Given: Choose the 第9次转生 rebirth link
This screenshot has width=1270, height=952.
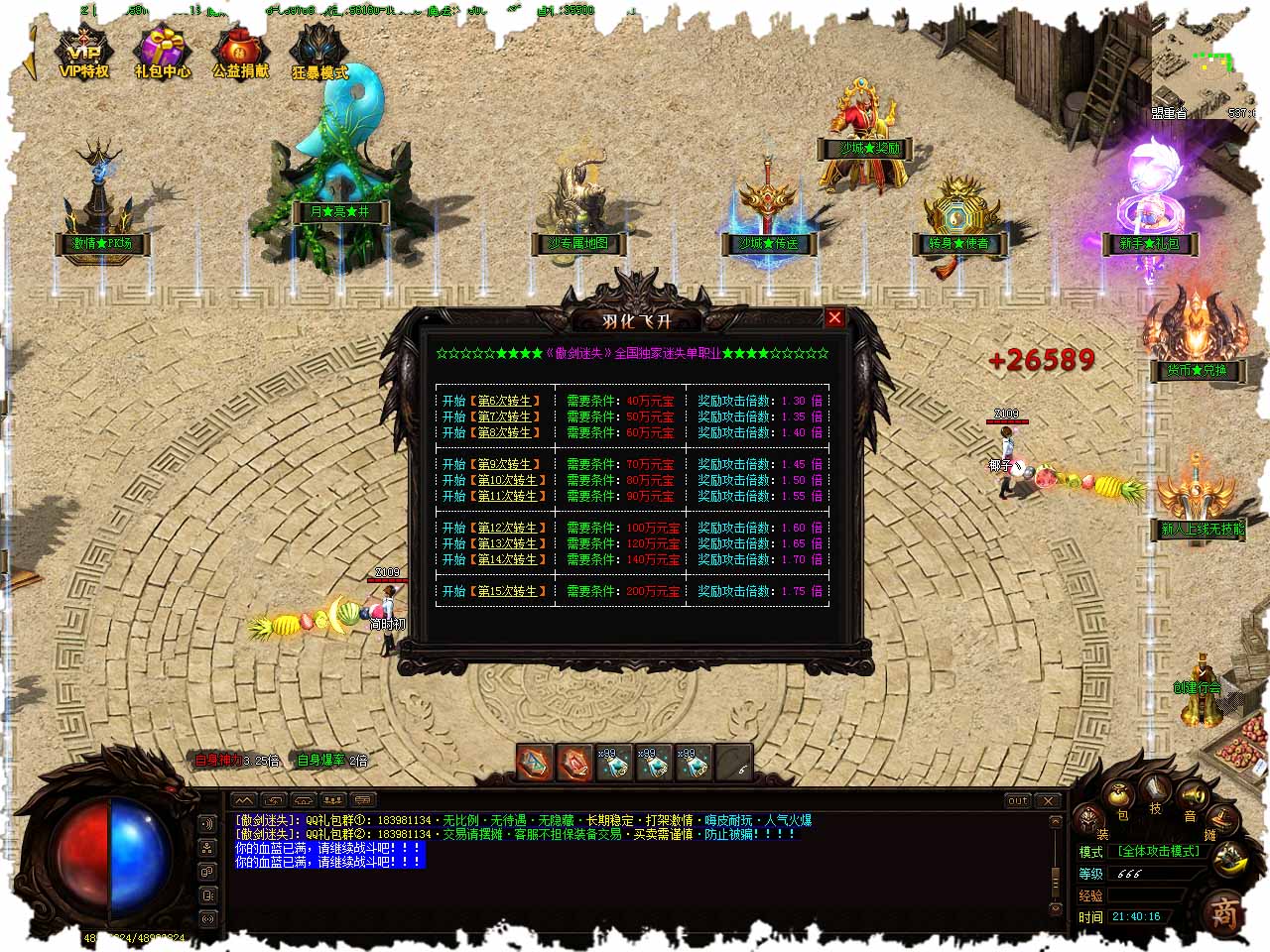Looking at the screenshot, I should pos(508,464).
